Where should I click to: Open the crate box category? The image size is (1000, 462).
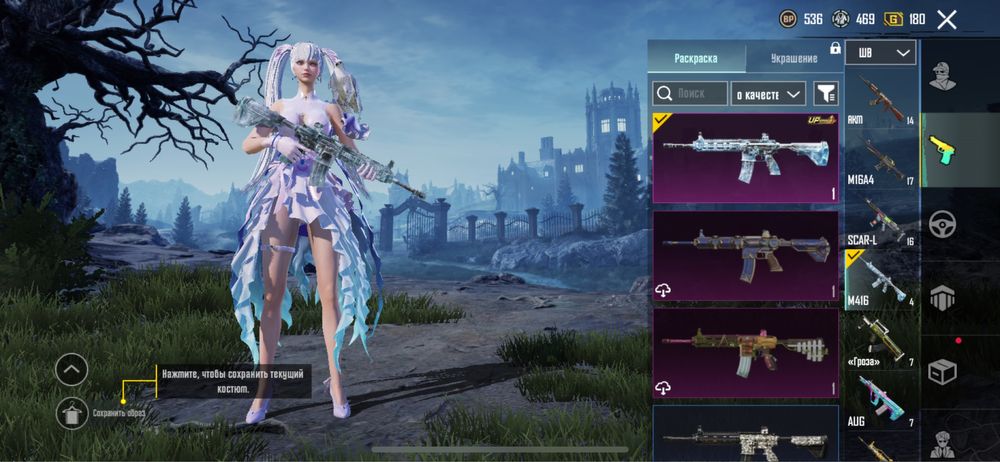coord(942,372)
